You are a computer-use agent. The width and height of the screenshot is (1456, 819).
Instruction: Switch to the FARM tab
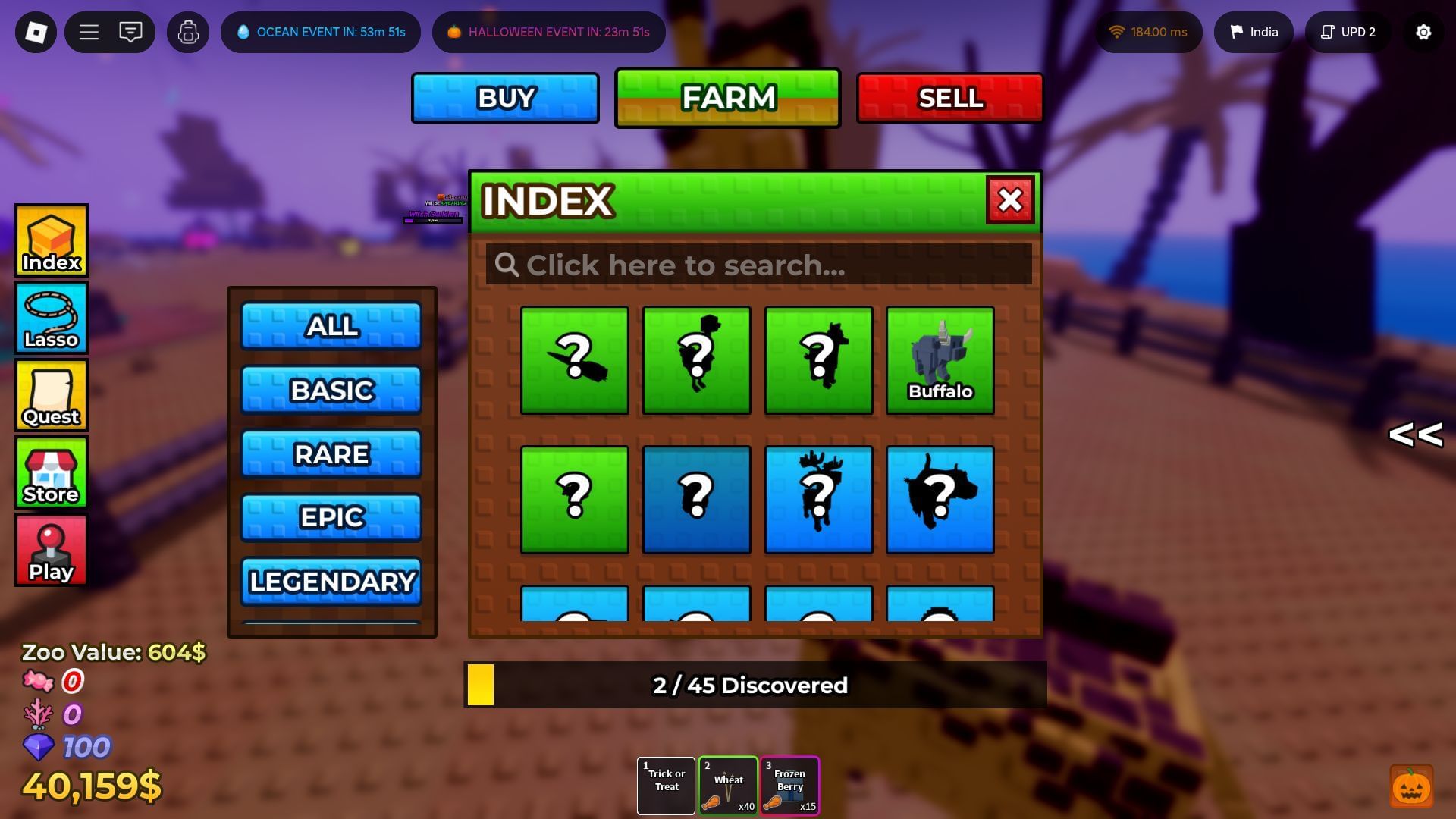click(x=727, y=97)
